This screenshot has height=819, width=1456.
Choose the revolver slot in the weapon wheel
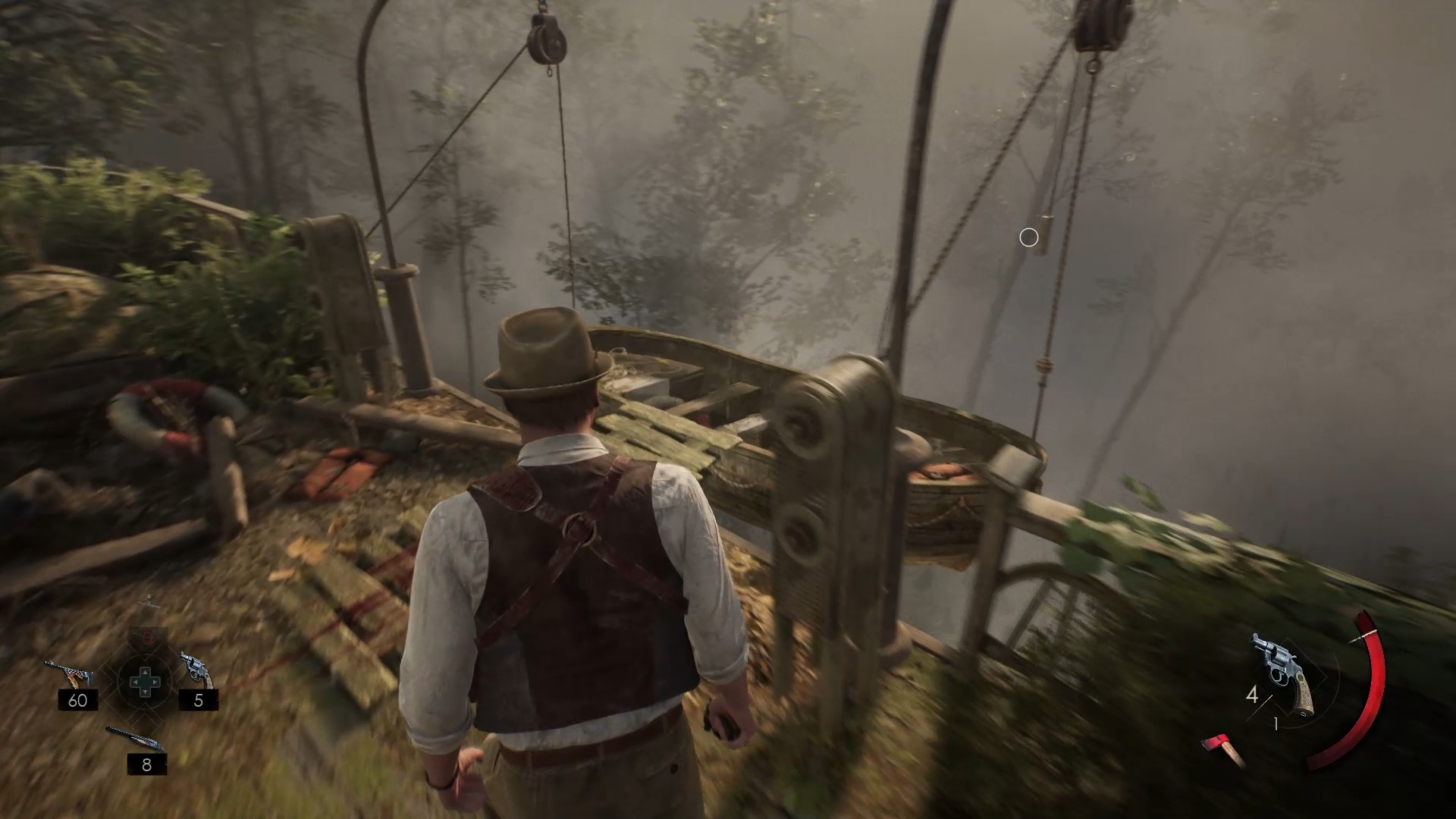196,668
